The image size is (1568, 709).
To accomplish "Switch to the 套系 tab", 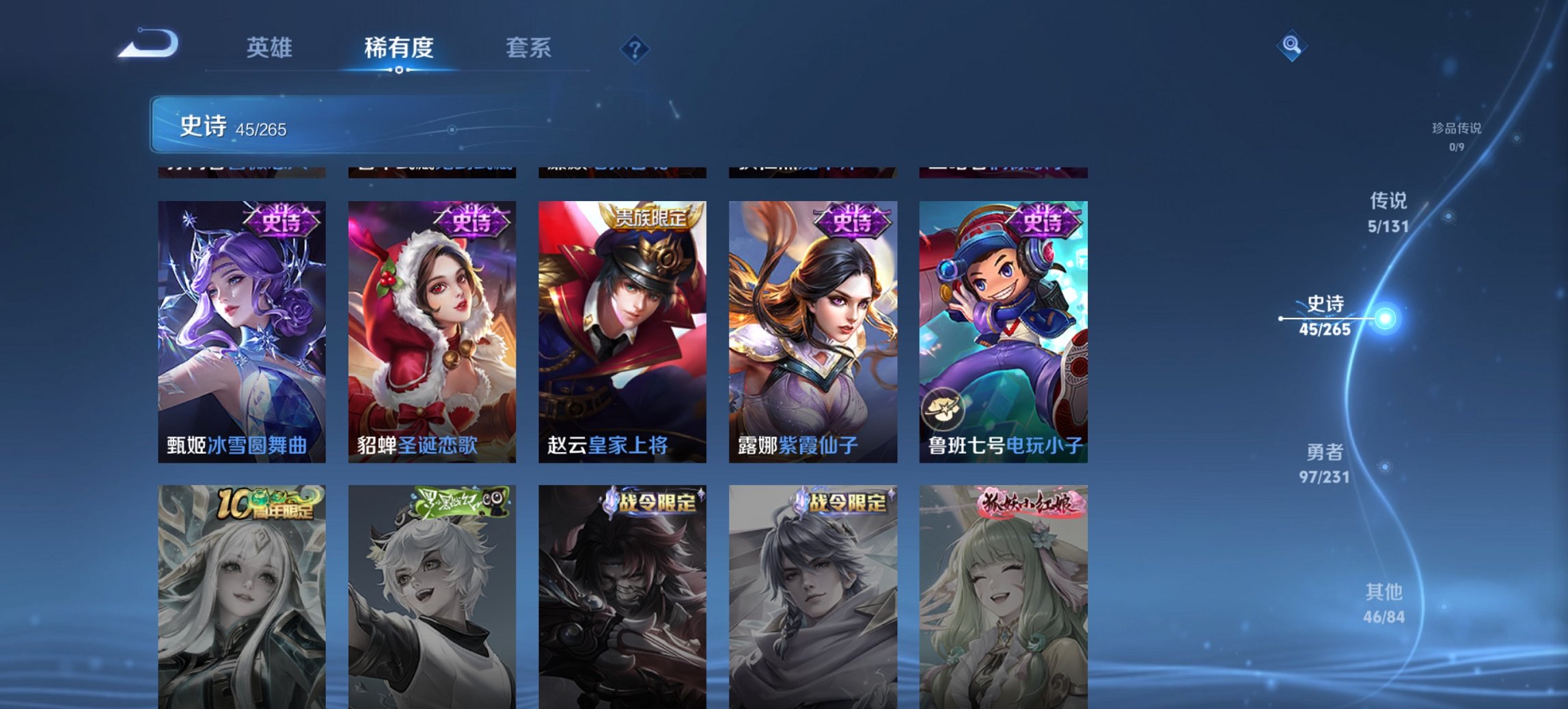I will [x=529, y=48].
